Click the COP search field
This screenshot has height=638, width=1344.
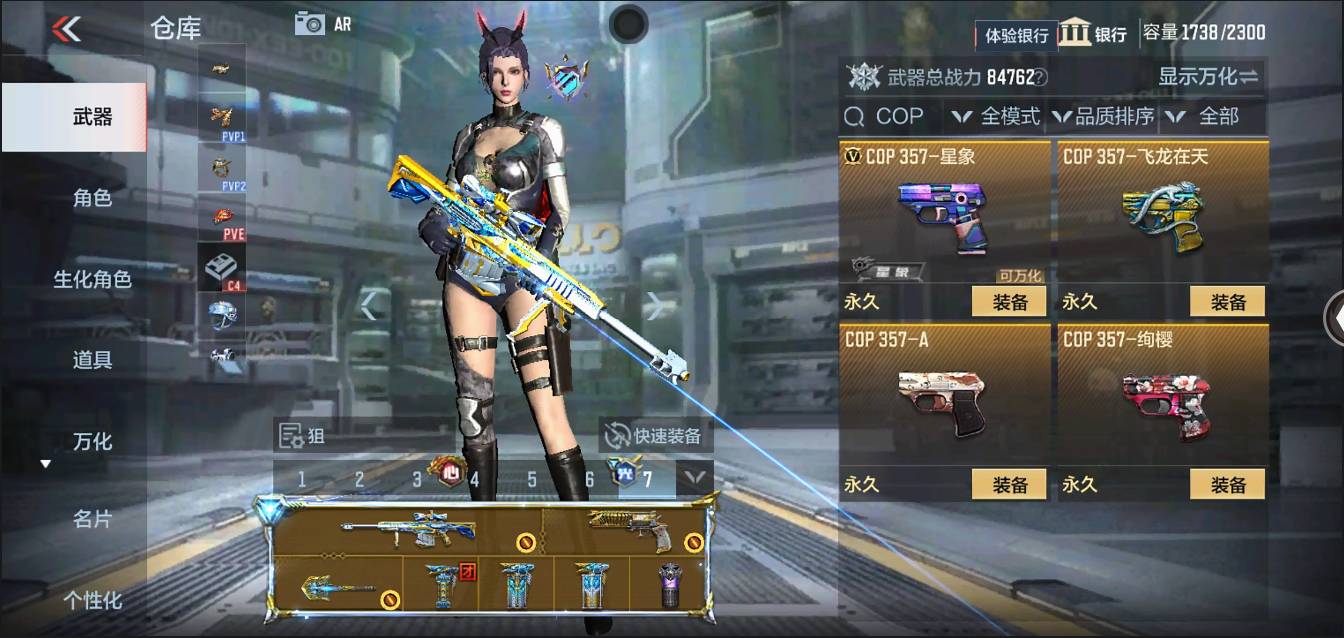(x=890, y=117)
